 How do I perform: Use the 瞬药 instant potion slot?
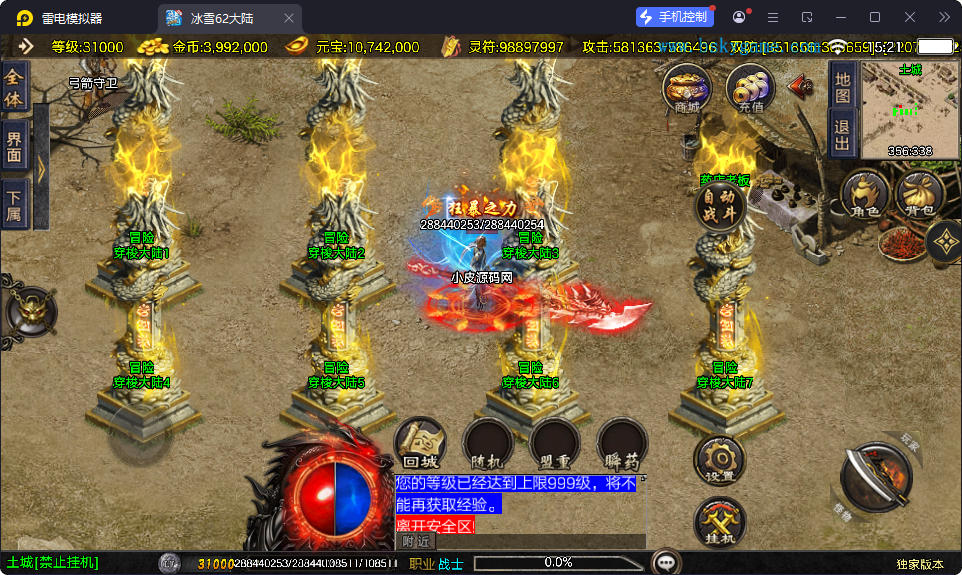pos(622,443)
